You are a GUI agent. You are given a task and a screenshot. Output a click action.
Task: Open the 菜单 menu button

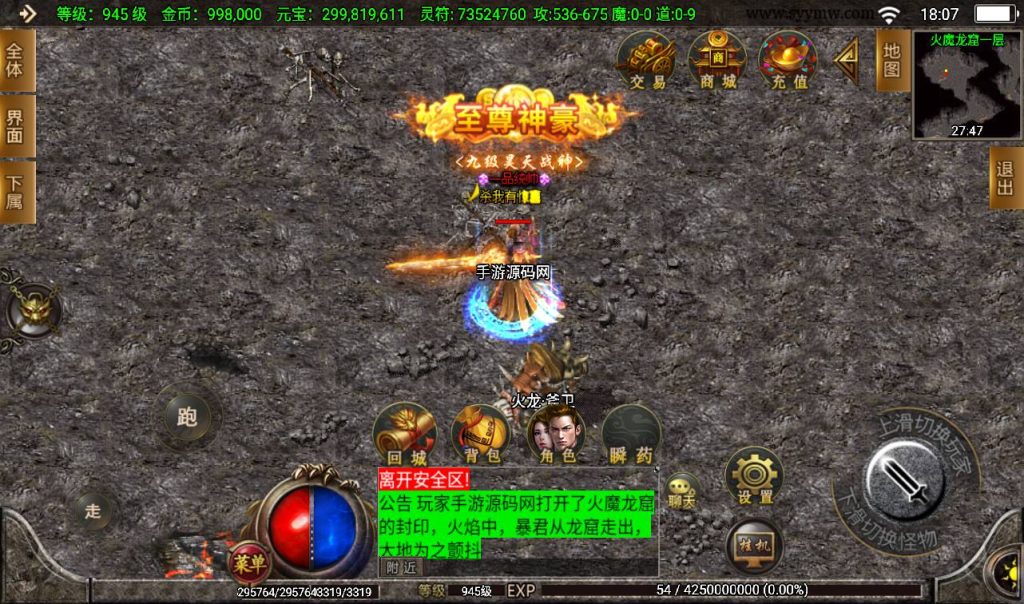249,563
